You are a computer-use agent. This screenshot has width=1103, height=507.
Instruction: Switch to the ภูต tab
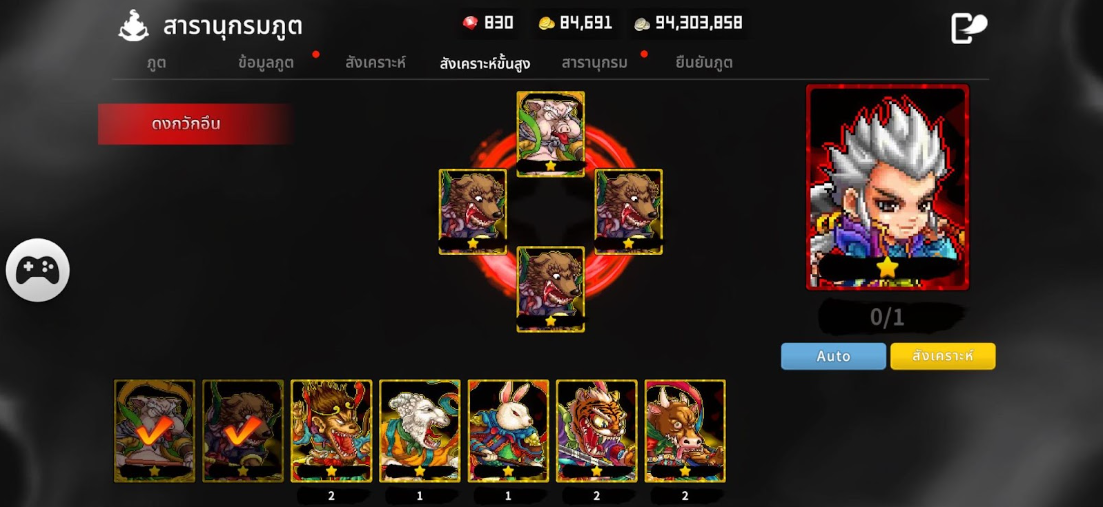pos(156,62)
